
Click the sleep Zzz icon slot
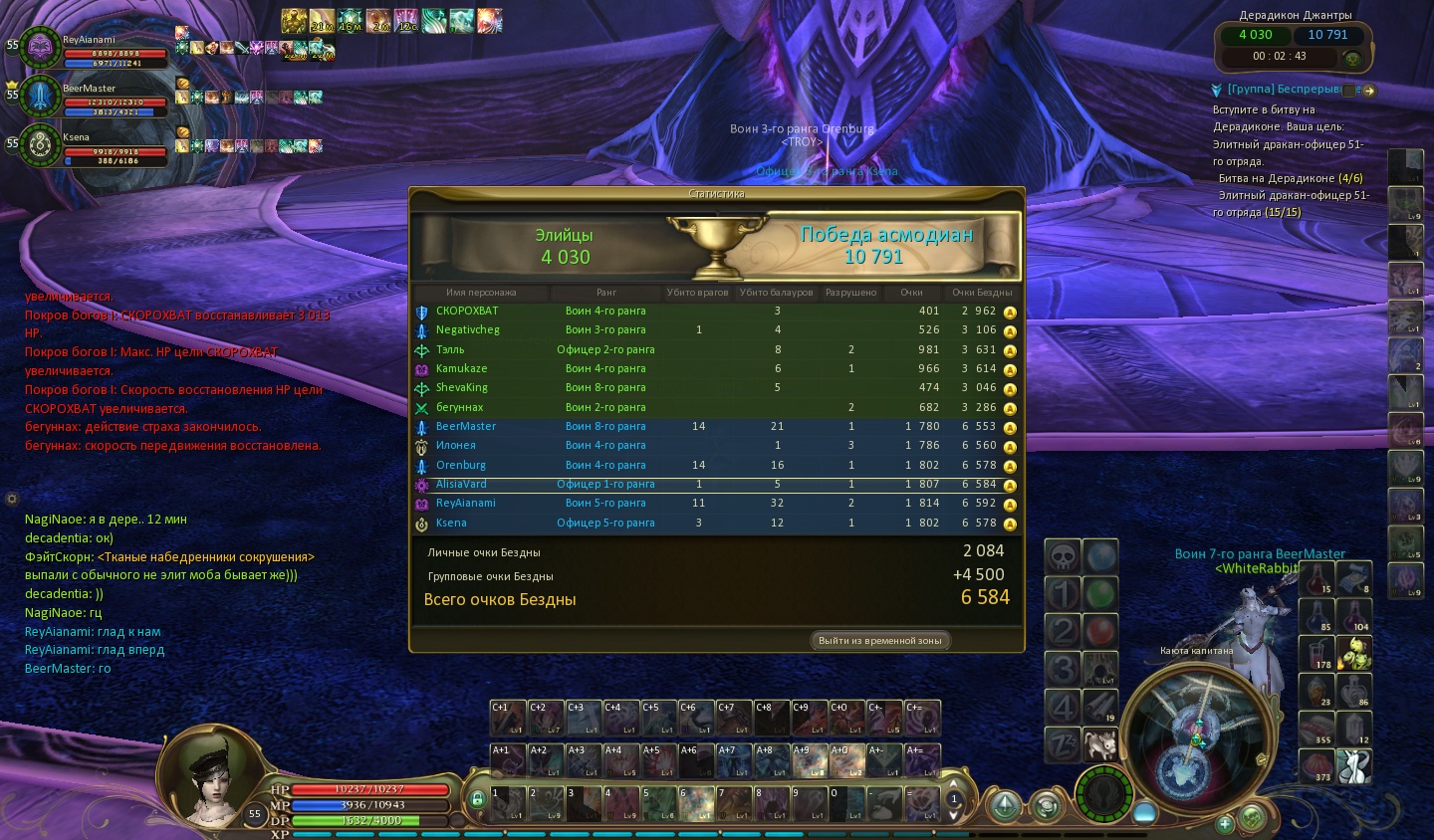pyautogui.click(x=1063, y=743)
